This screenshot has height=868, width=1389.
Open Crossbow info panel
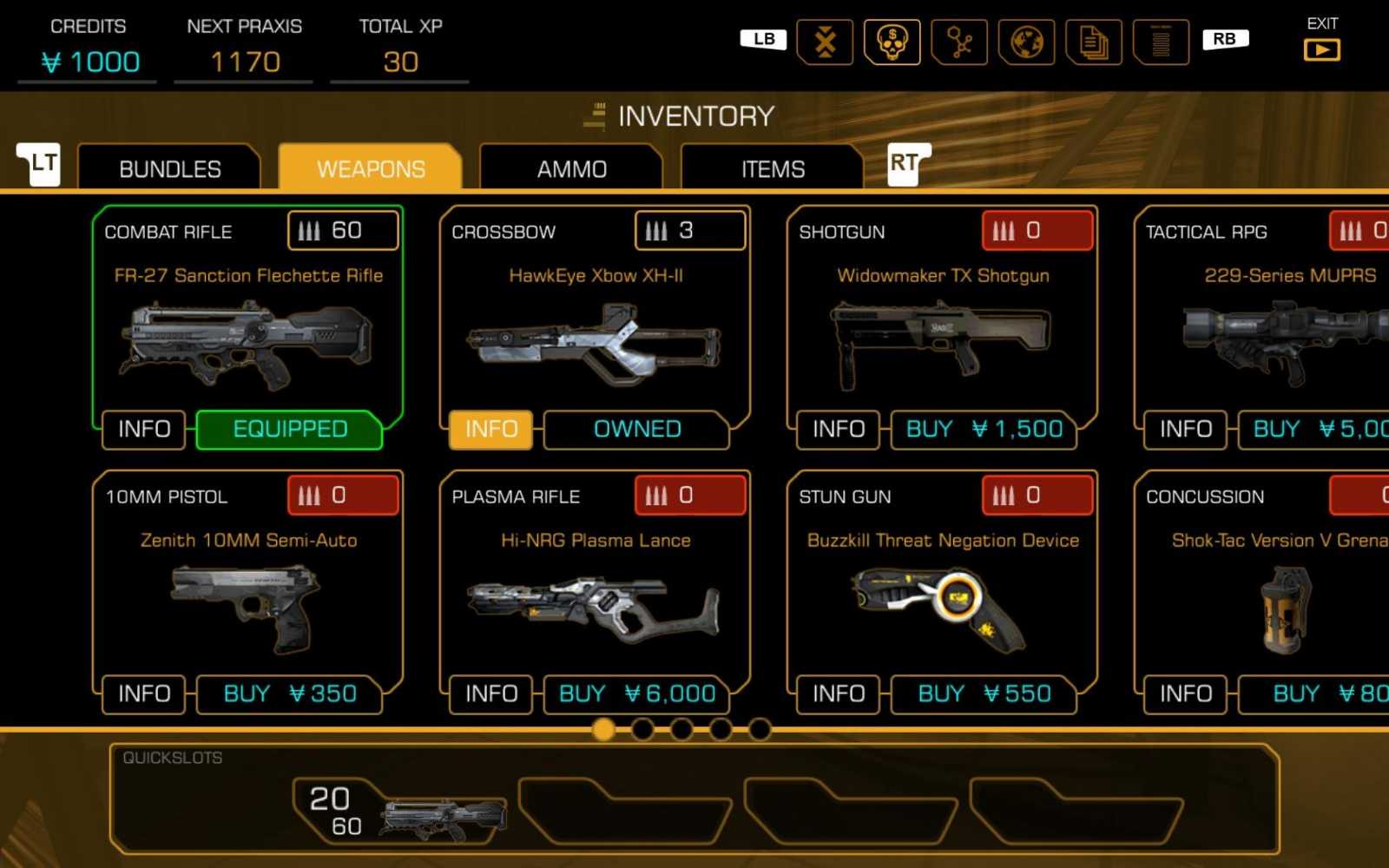coord(491,430)
